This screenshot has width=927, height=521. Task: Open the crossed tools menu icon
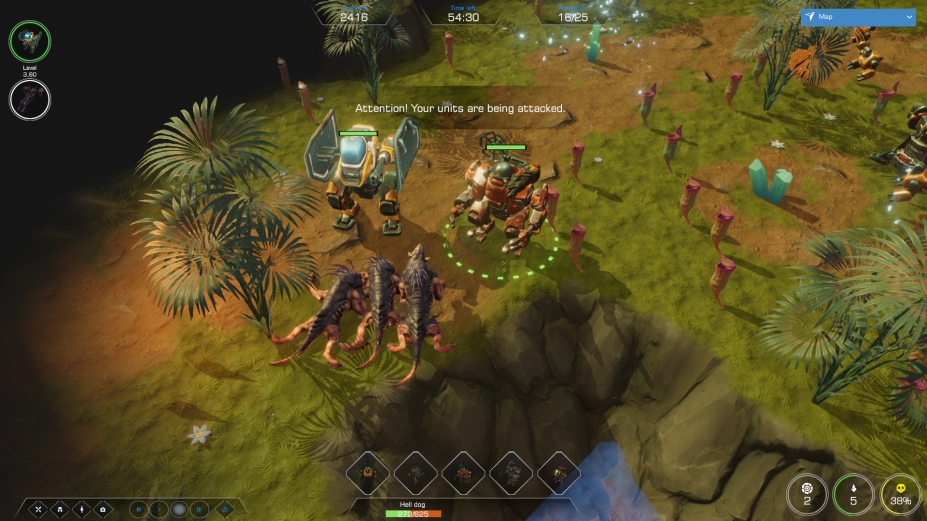coord(39,509)
